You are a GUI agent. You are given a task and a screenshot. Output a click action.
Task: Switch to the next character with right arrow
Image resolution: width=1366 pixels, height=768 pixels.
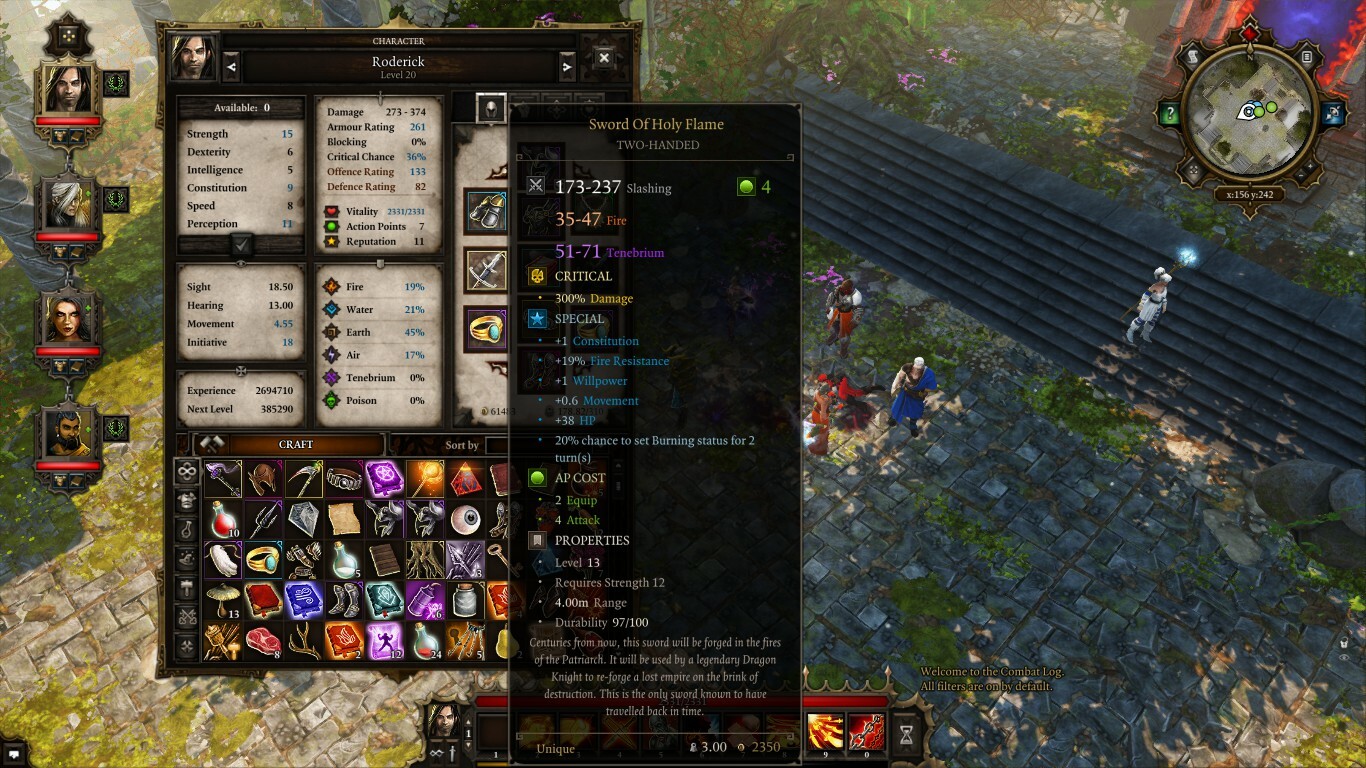[567, 67]
